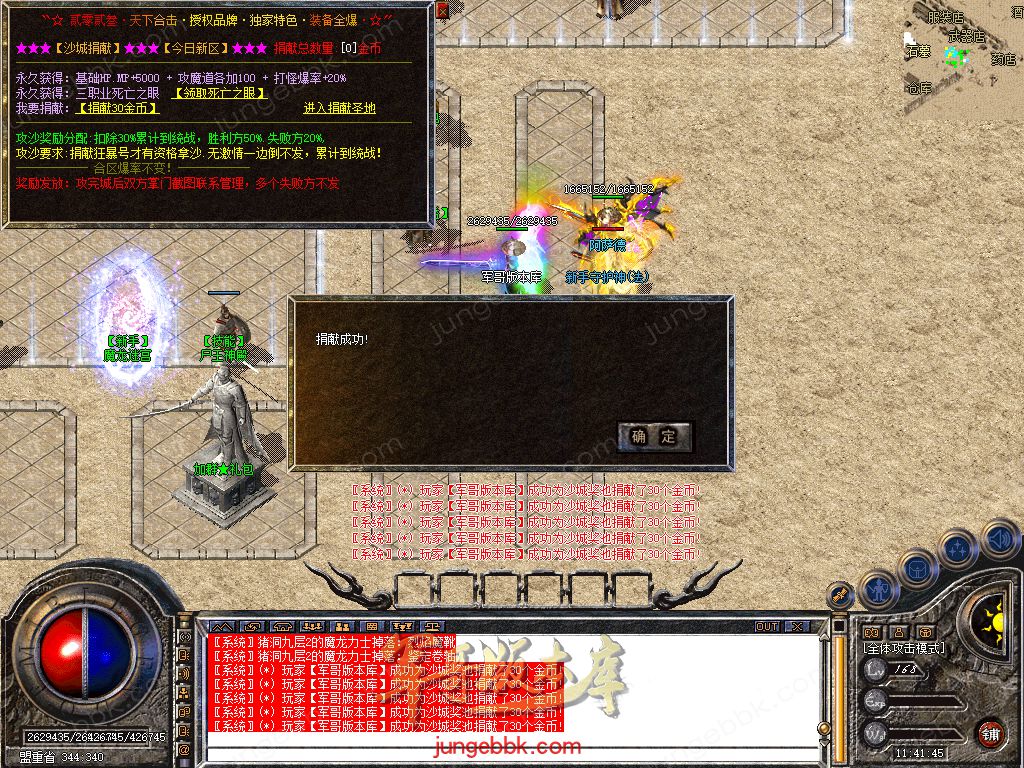Toggle the speaker sound round button
This screenshot has width=1024, height=768.
point(1000,540)
